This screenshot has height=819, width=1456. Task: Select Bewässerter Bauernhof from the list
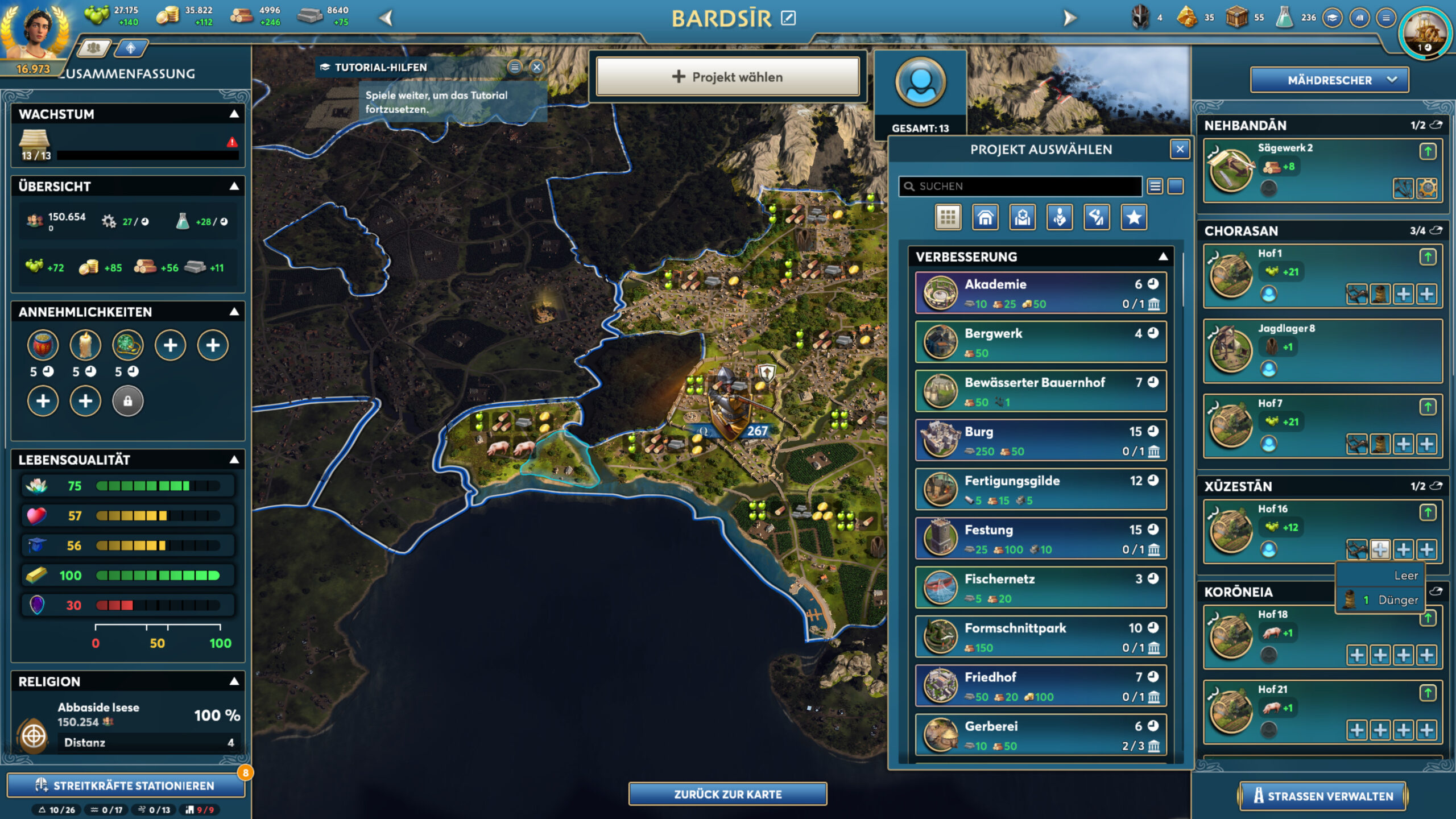(x=1040, y=391)
